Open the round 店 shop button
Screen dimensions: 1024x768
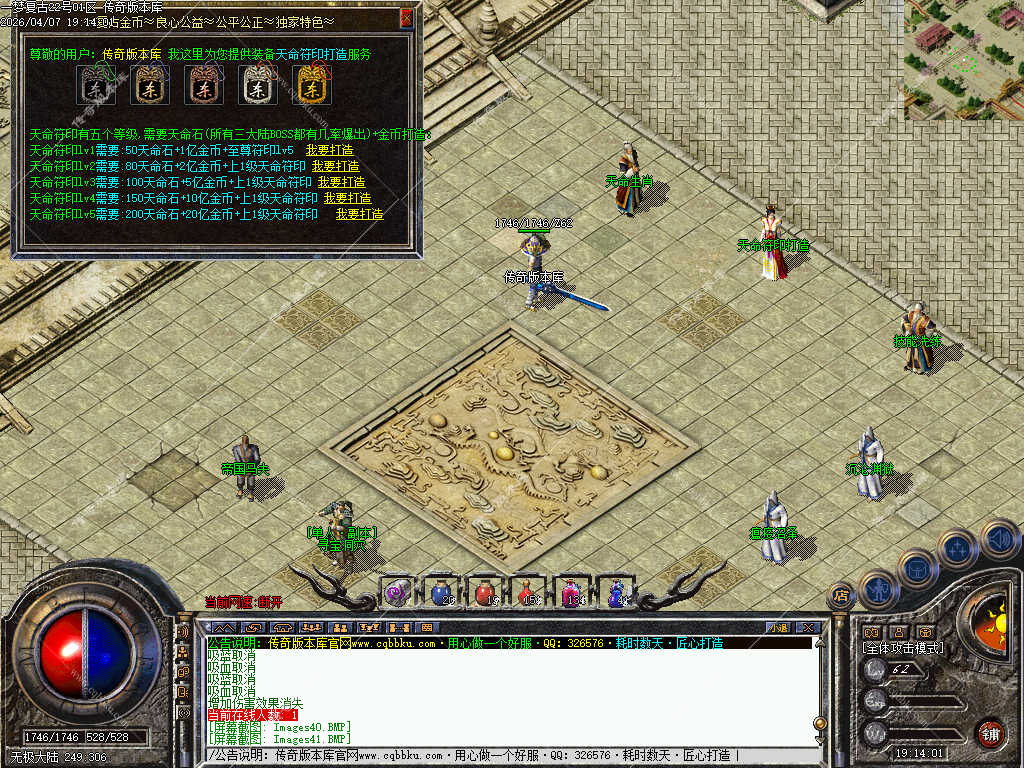point(841,596)
